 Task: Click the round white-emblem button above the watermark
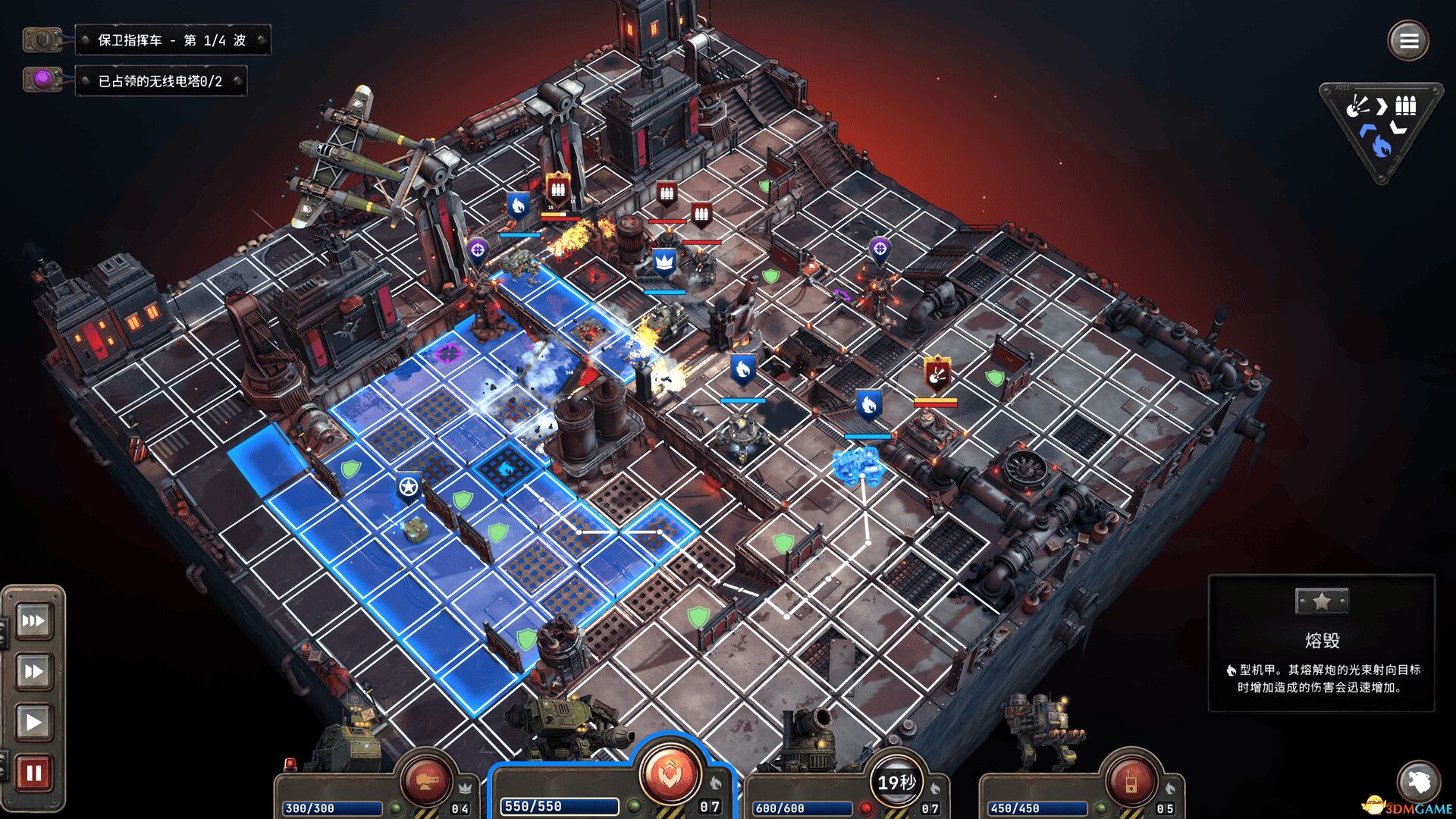click(1418, 780)
